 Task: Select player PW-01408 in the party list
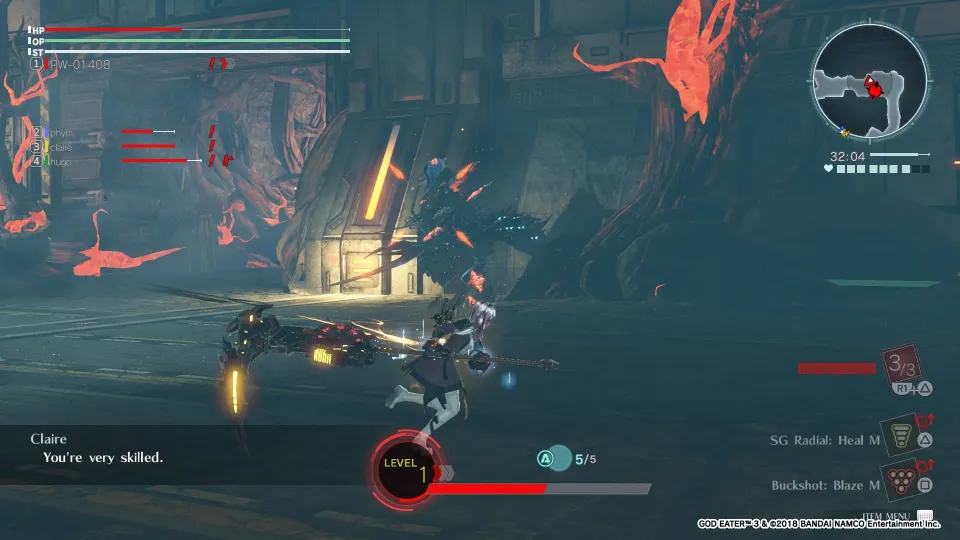(x=78, y=64)
